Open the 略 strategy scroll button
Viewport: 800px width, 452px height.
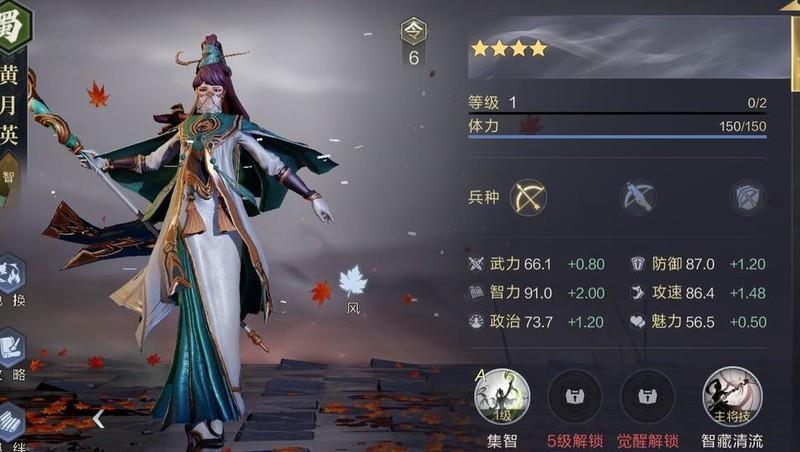(10, 349)
